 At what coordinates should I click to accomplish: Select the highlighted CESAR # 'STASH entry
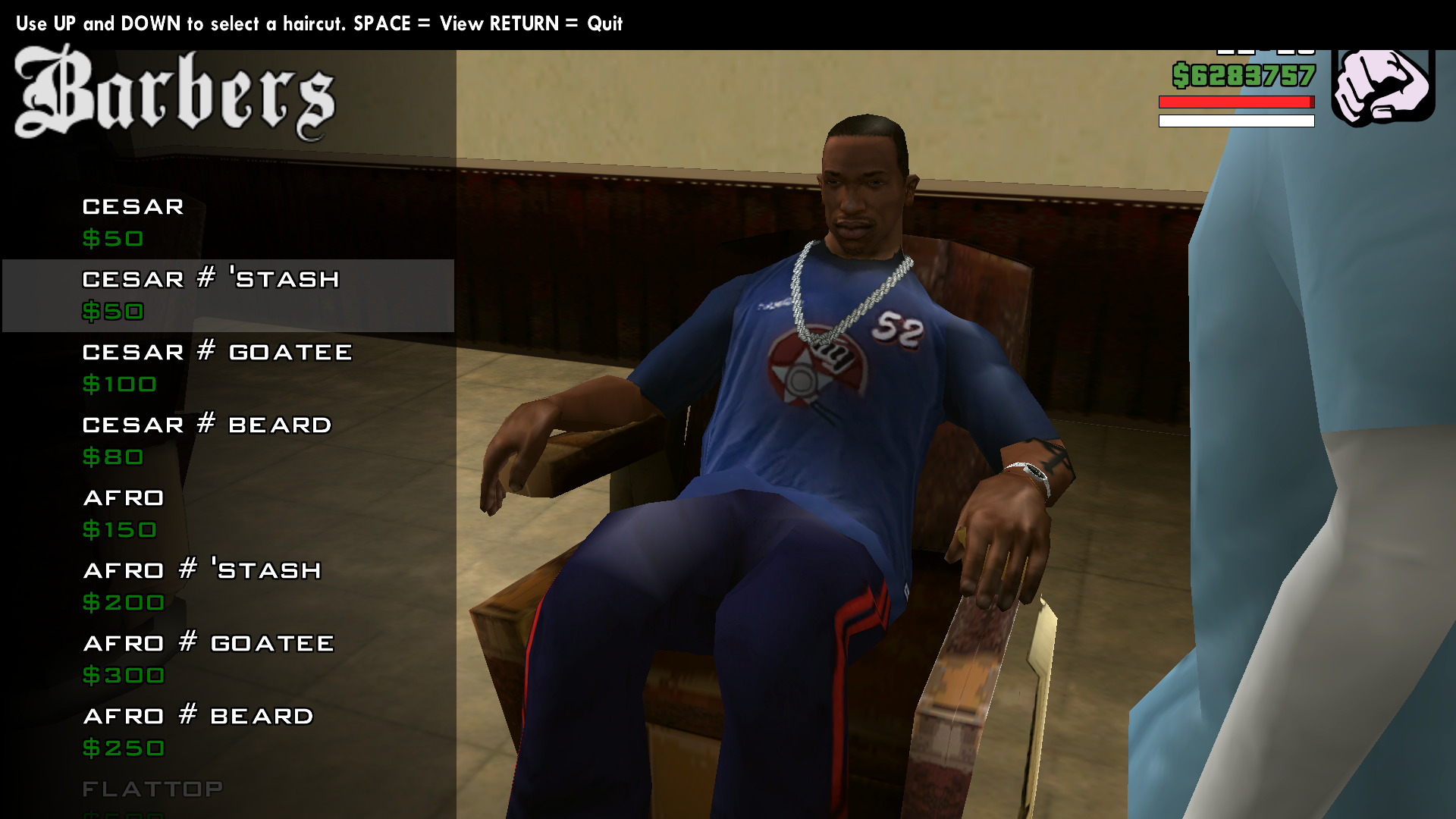(211, 279)
